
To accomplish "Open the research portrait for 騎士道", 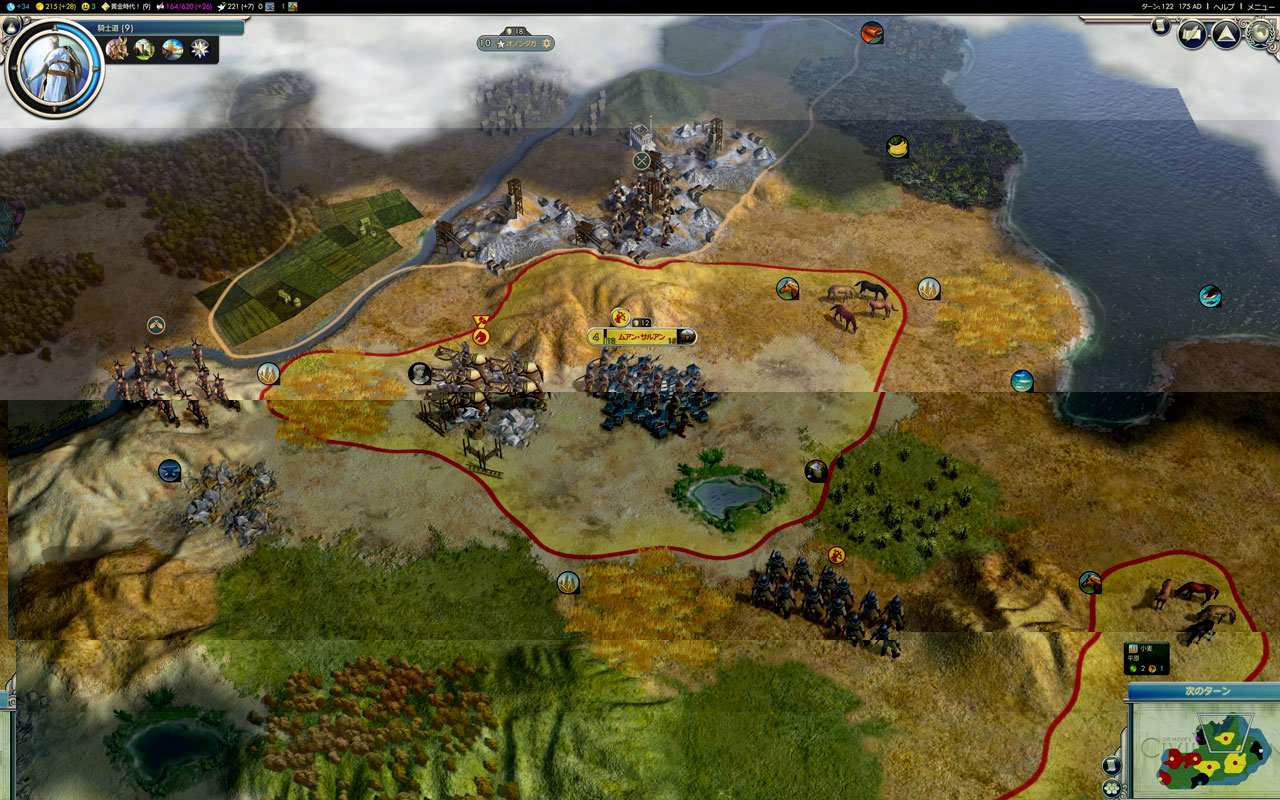I will tap(55, 67).
